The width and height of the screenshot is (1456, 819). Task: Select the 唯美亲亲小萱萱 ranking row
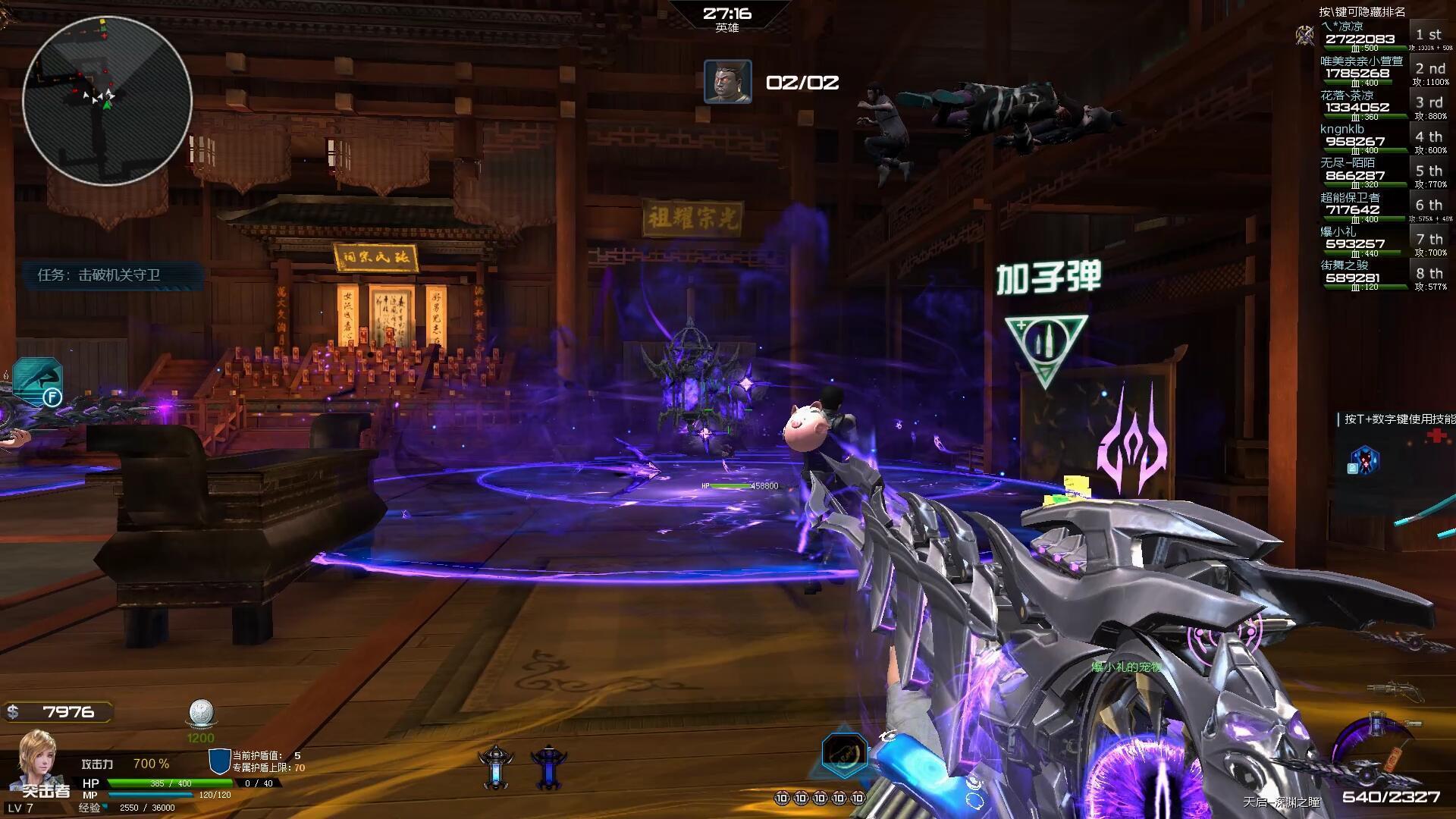click(1362, 70)
